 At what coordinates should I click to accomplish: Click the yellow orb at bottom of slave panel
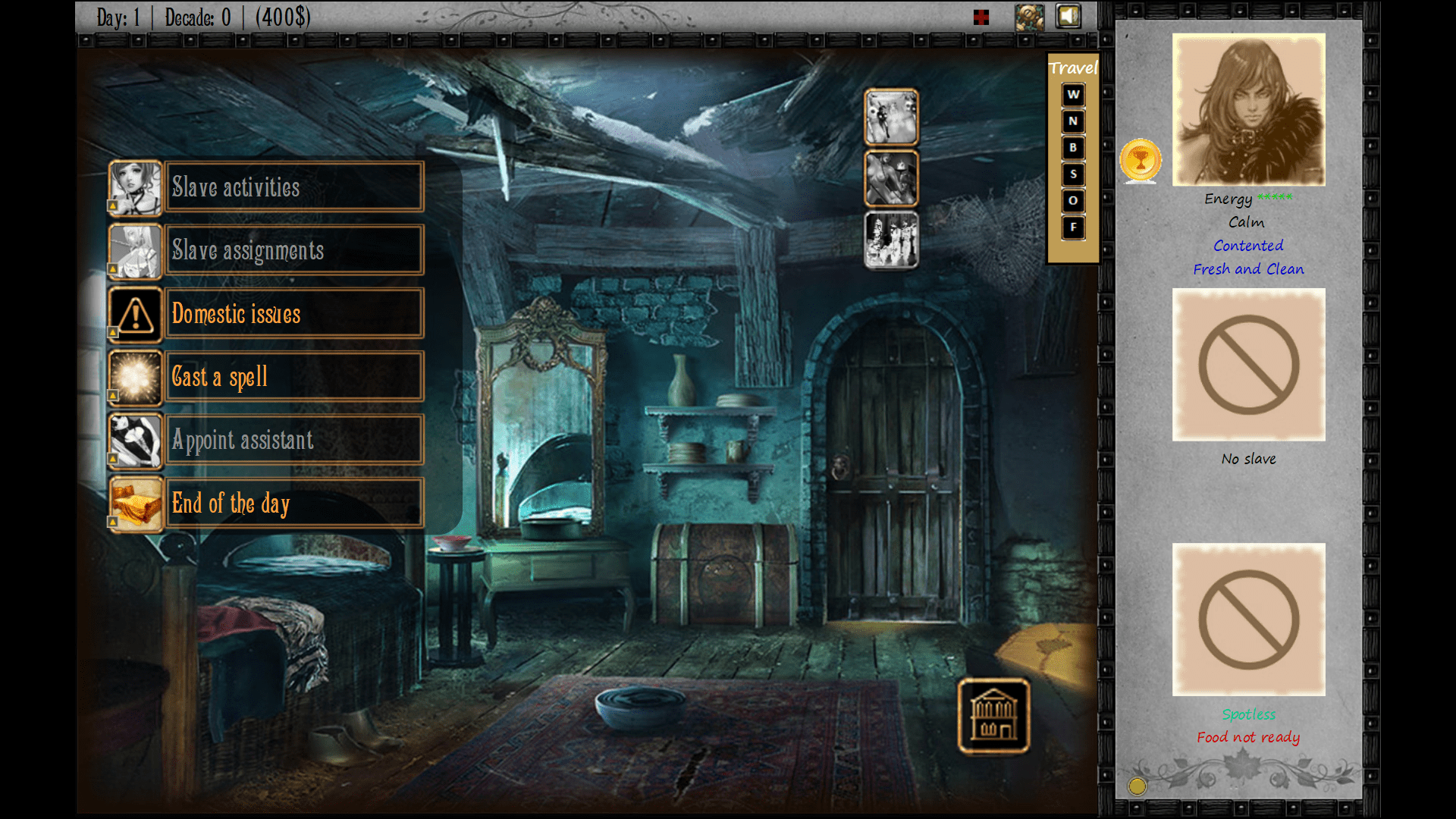1136,786
